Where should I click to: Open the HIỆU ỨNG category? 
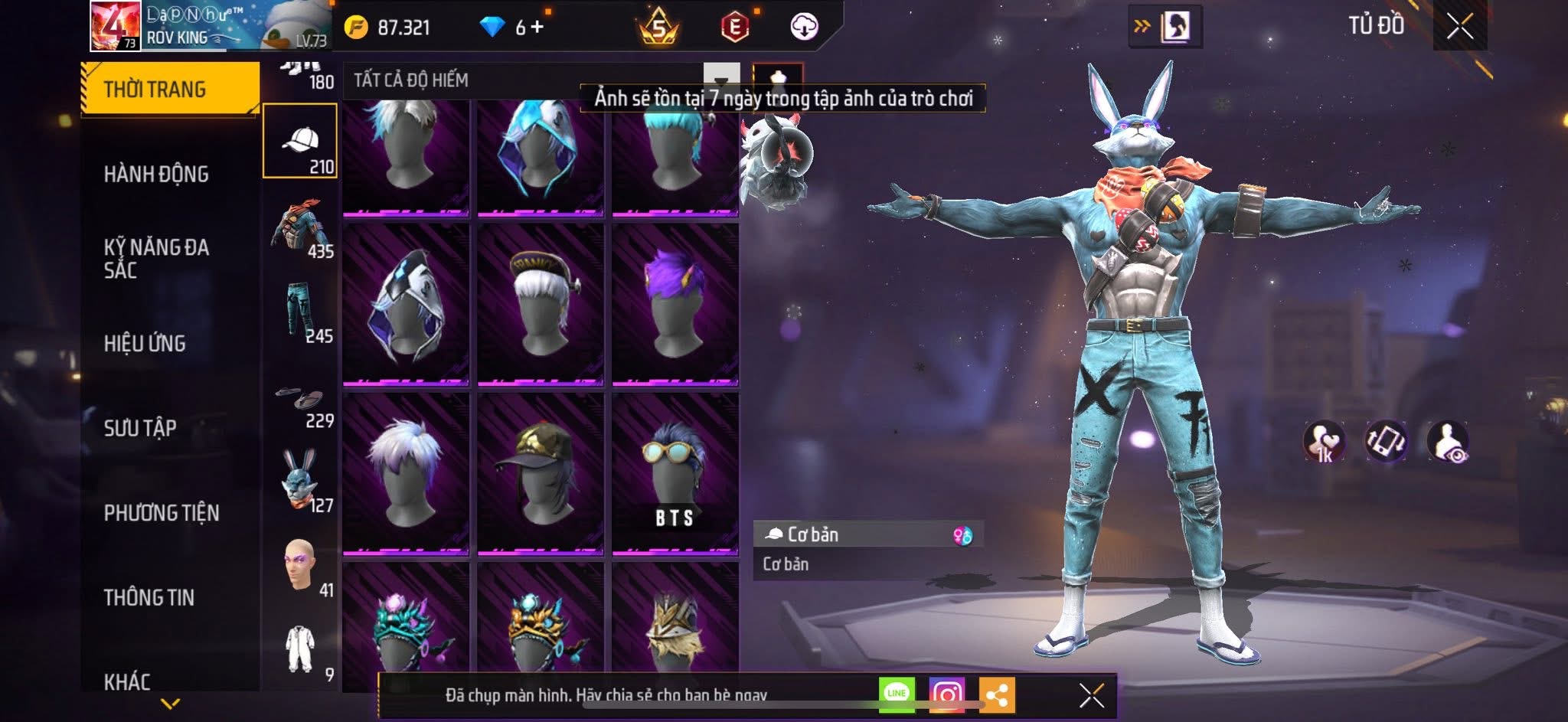pos(145,344)
